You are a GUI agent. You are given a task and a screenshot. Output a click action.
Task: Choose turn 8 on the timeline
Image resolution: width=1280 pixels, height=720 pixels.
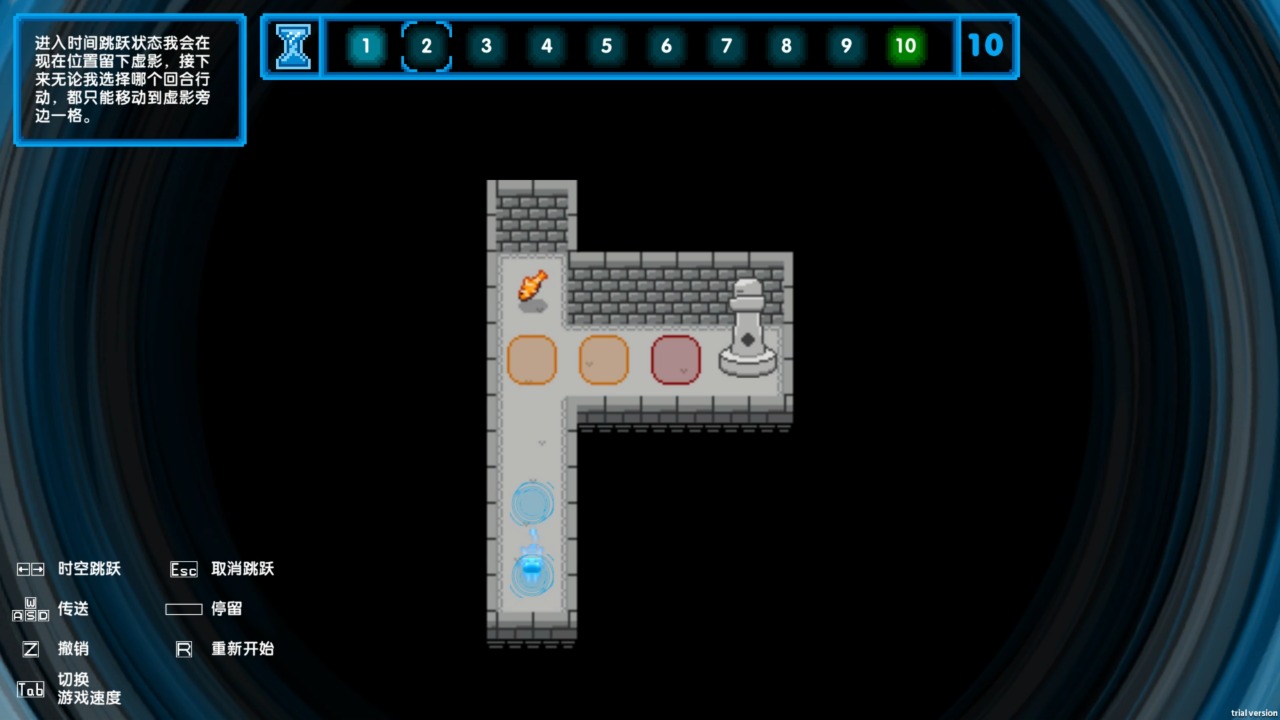pos(786,46)
